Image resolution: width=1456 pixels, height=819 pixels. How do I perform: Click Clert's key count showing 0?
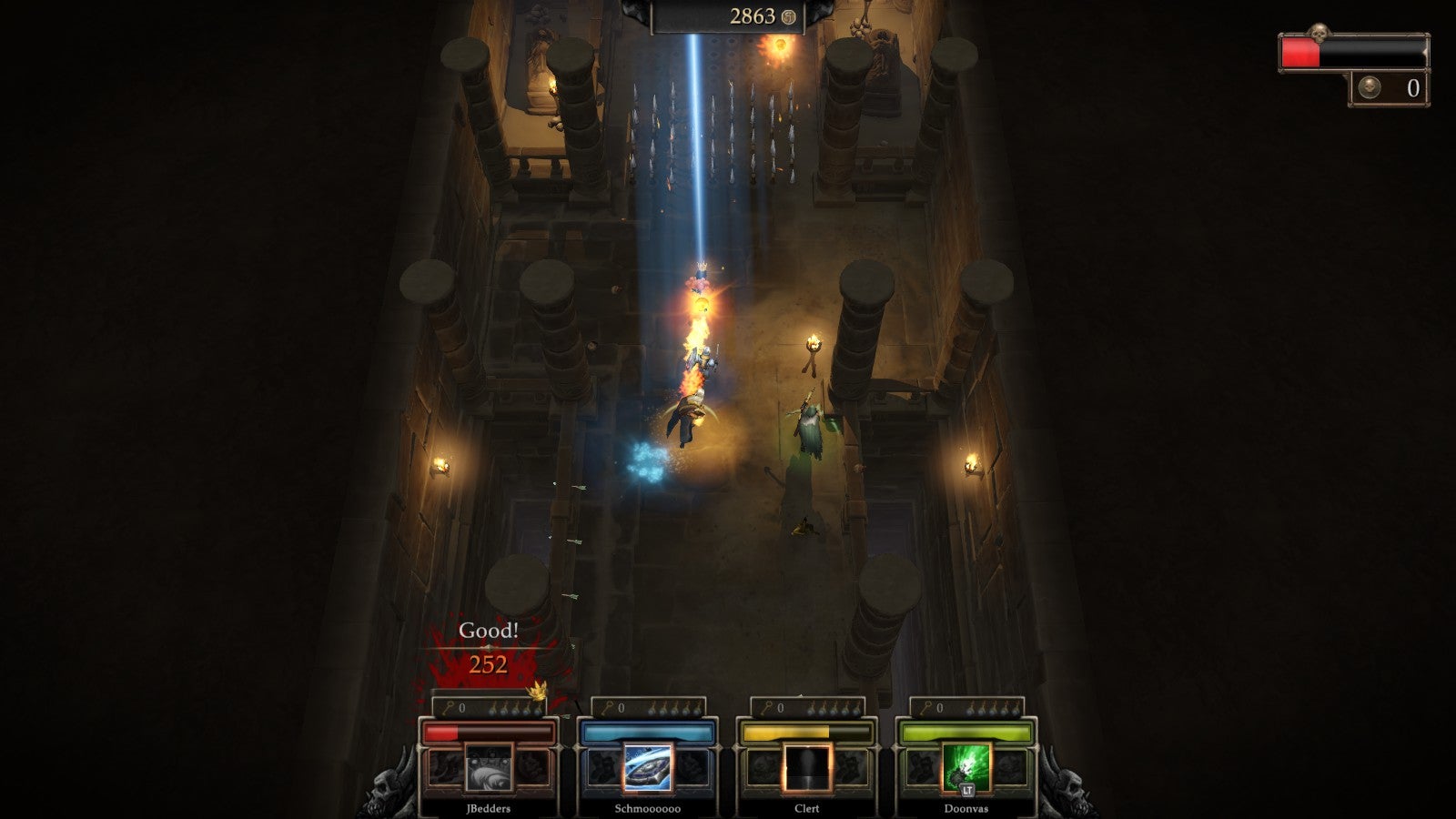779,709
